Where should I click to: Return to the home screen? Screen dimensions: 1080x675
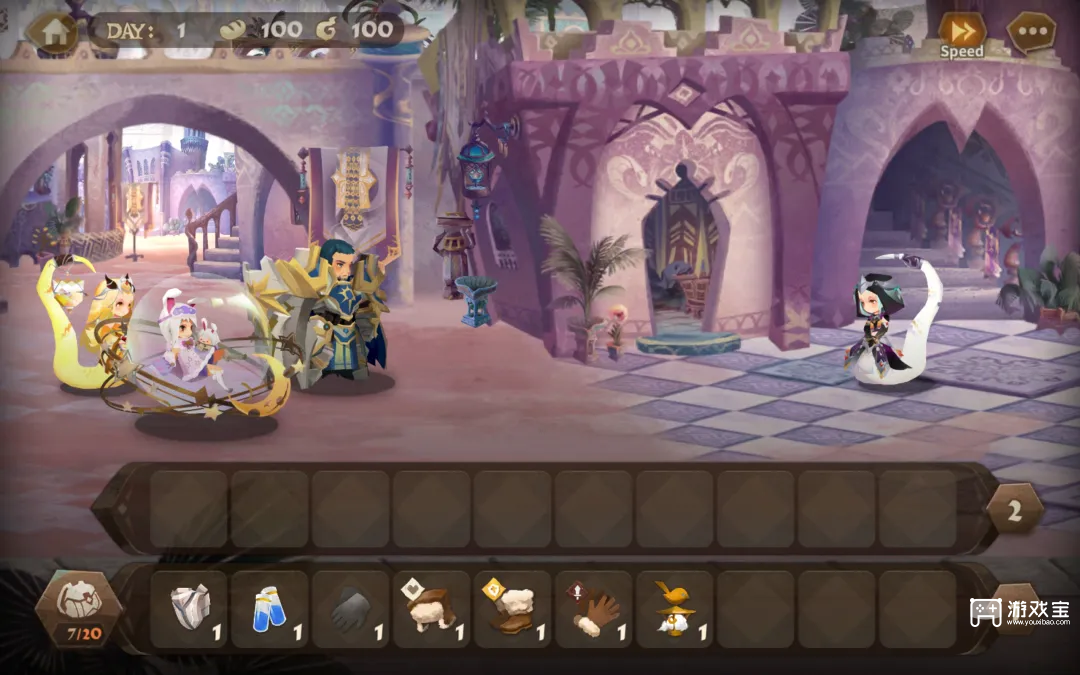point(52,31)
